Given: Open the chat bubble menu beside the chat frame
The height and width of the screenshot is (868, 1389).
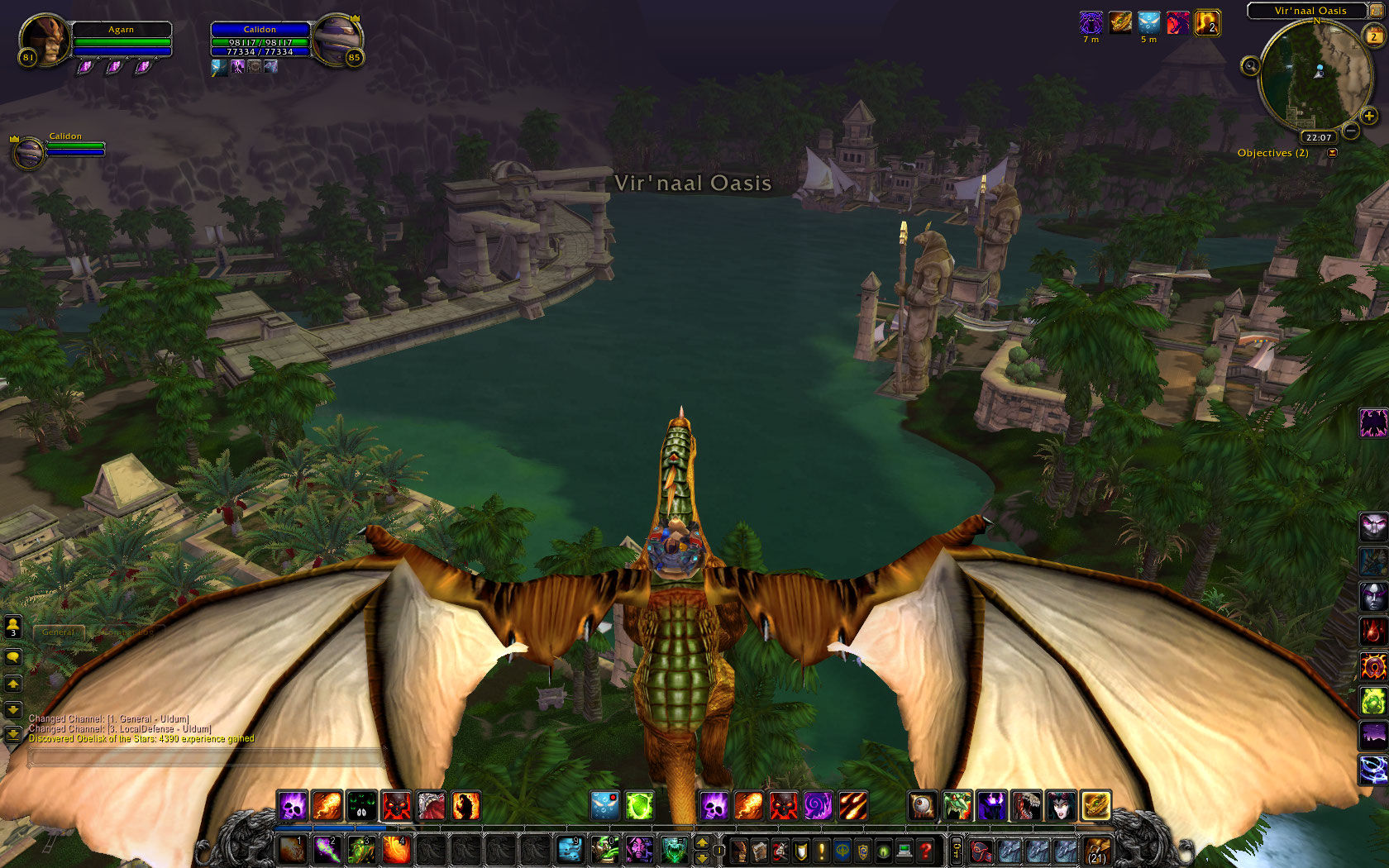Looking at the screenshot, I should [x=12, y=657].
